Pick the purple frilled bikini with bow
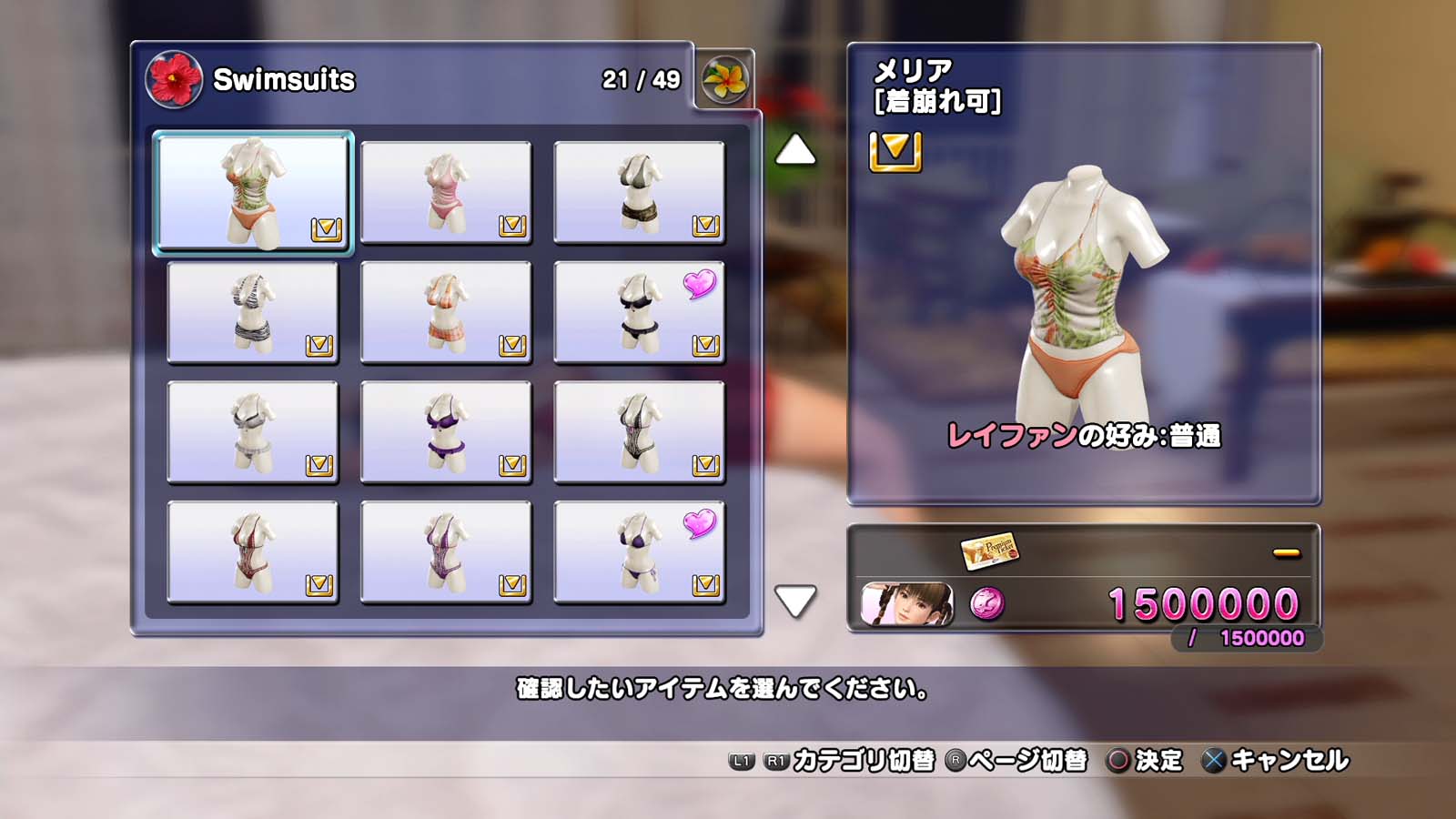 [446, 432]
